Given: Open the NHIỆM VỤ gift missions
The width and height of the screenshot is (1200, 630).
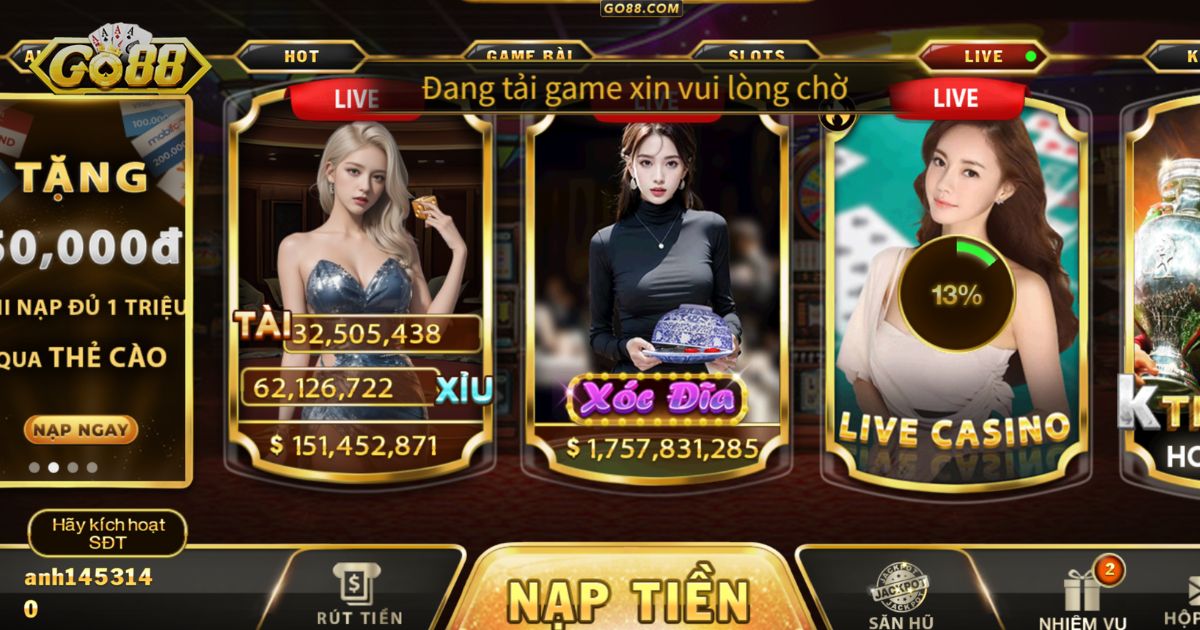Looking at the screenshot, I should coord(1082,598).
